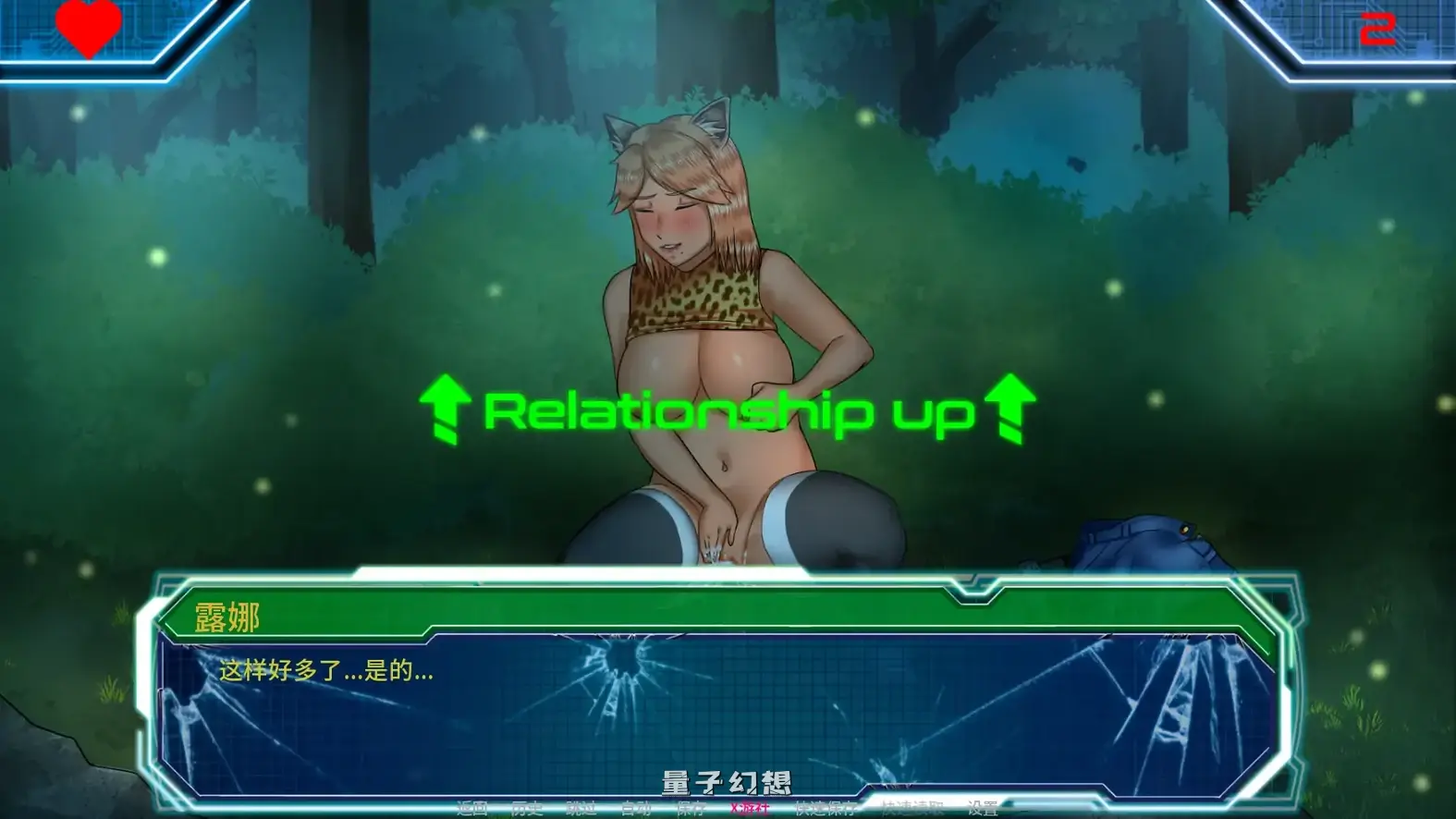Screen dimensions: 1456x819
Task: Click the 保存 save function
Action: pos(690,808)
